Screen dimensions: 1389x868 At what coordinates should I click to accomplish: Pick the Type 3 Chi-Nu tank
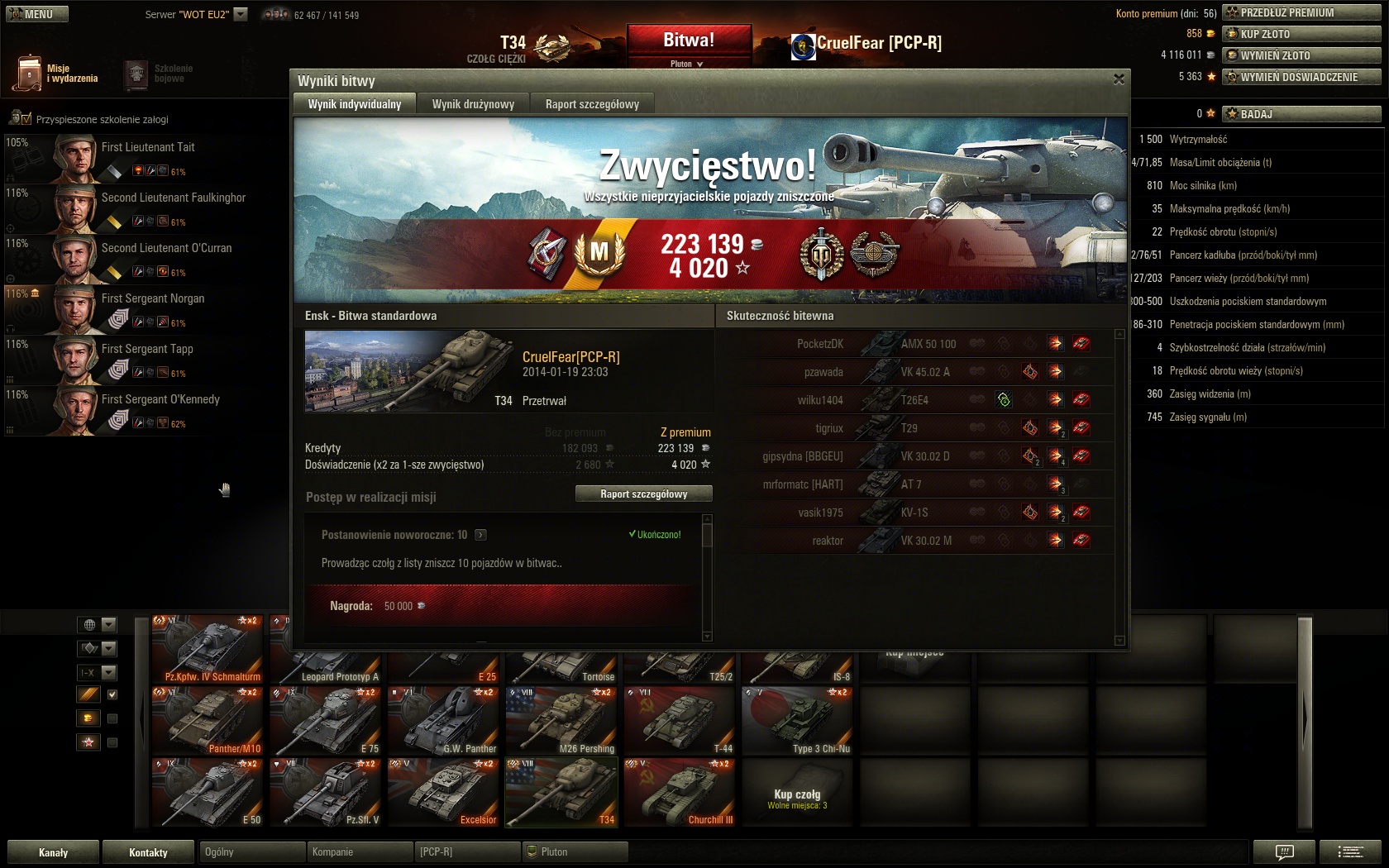click(797, 720)
